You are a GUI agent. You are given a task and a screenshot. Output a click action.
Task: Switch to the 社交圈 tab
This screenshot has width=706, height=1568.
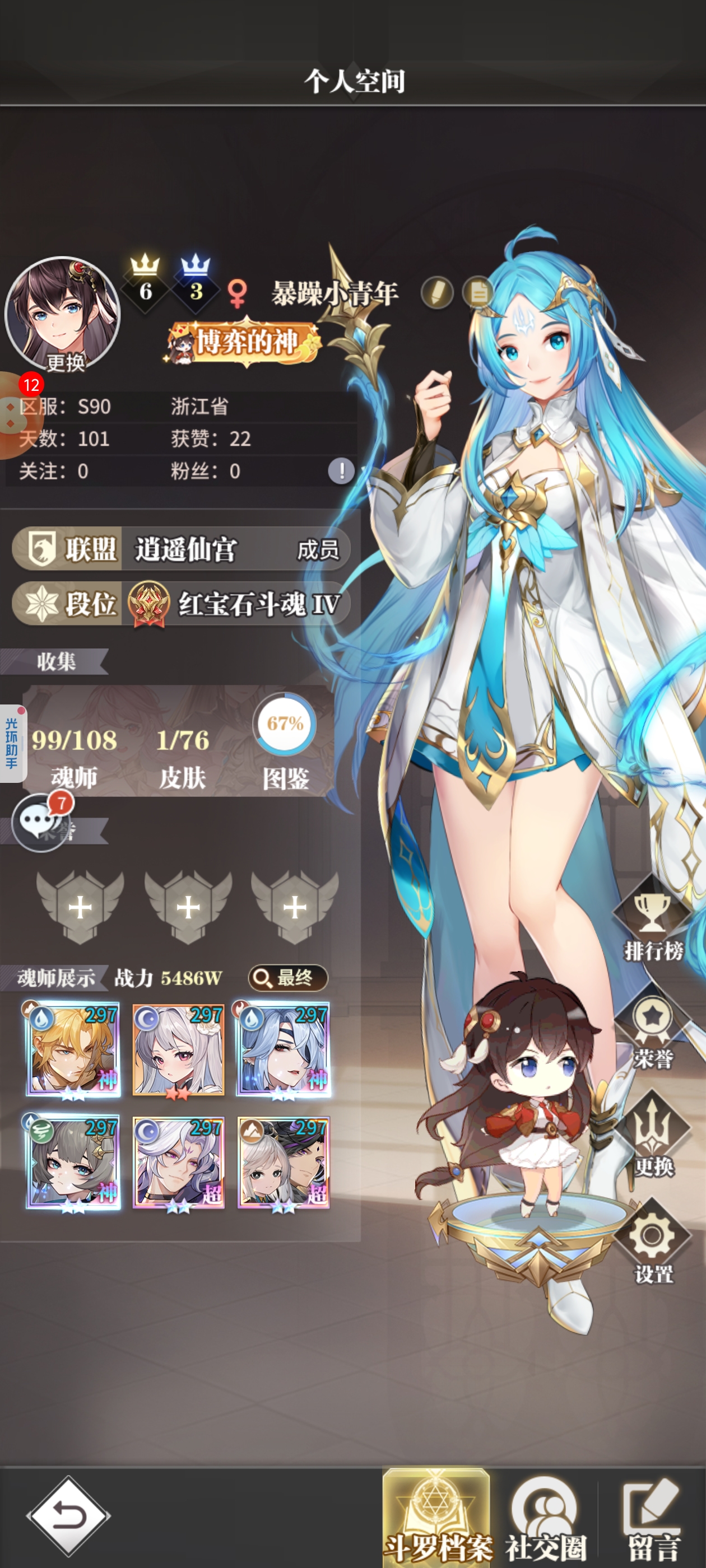(545, 1520)
